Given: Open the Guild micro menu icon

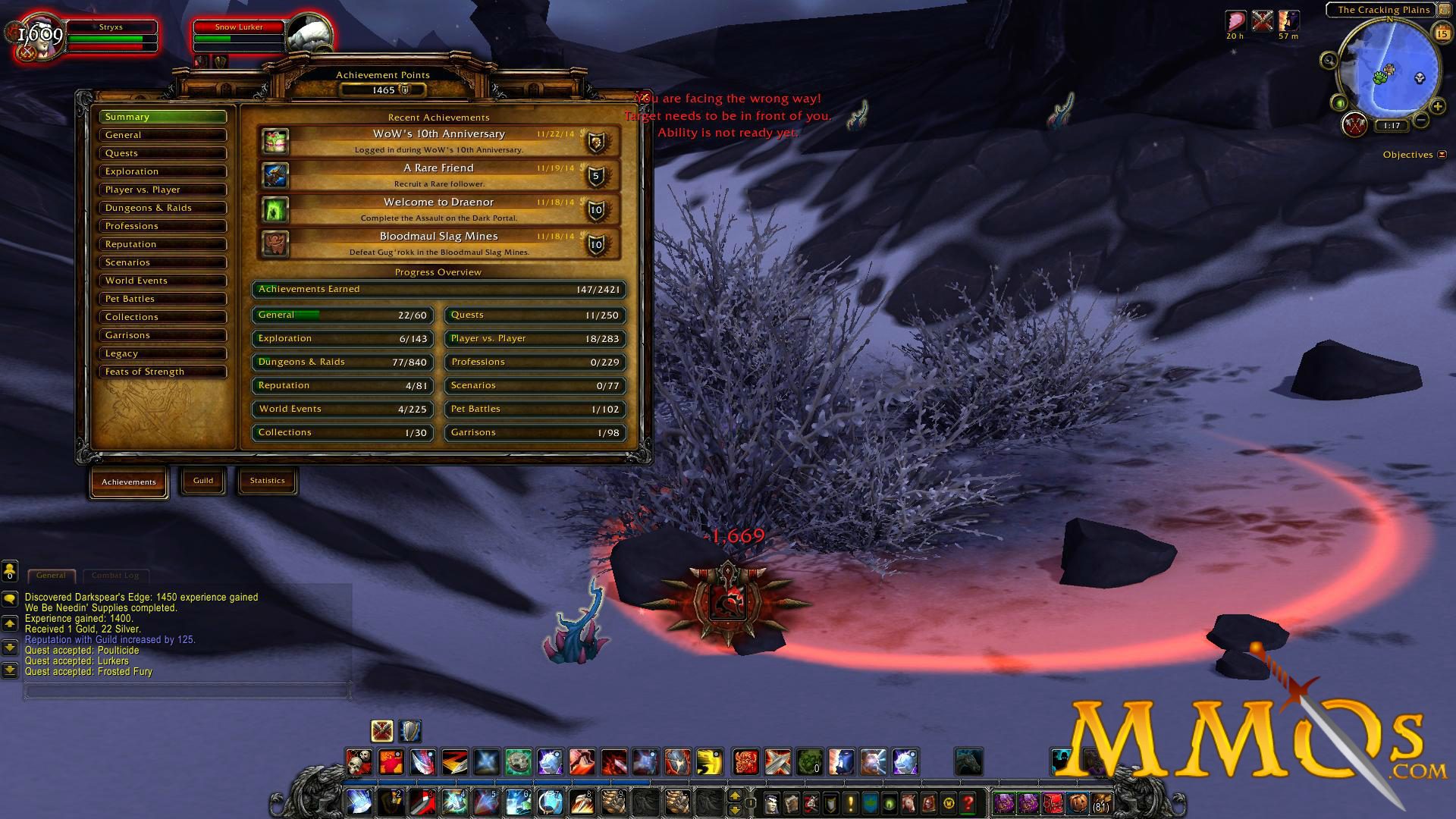Looking at the screenshot, I should (x=870, y=803).
